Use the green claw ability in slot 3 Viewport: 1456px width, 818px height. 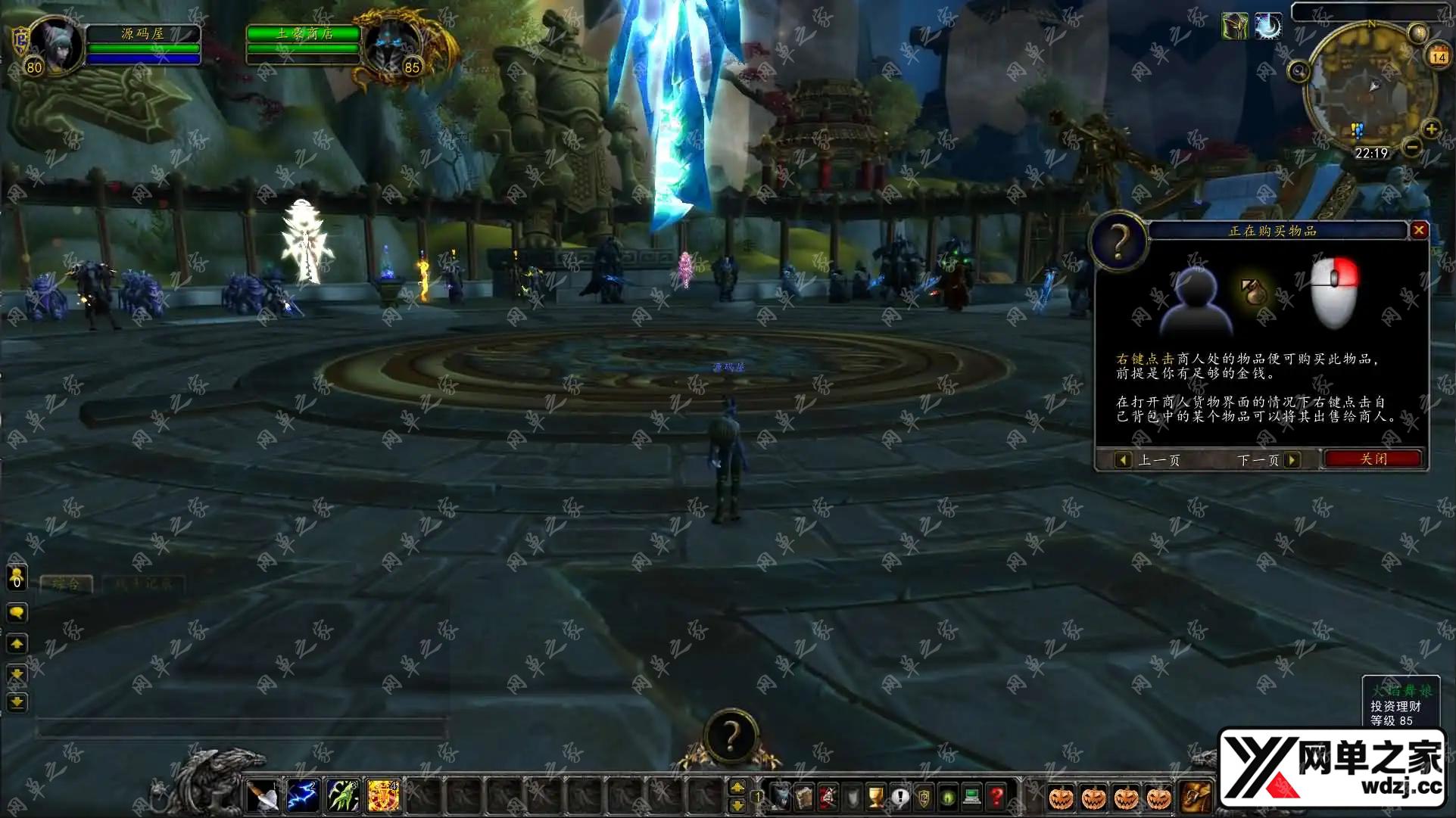click(x=342, y=796)
